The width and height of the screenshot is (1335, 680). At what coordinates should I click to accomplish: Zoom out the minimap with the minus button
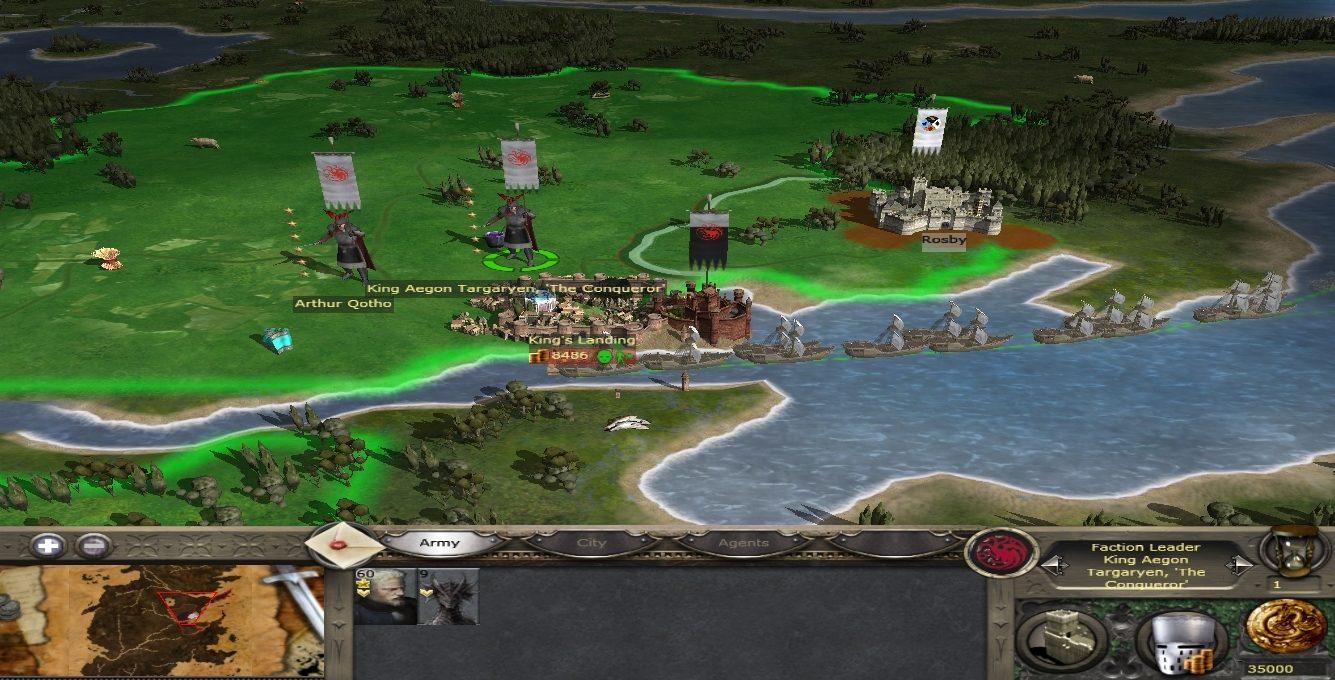pyautogui.click(x=93, y=546)
